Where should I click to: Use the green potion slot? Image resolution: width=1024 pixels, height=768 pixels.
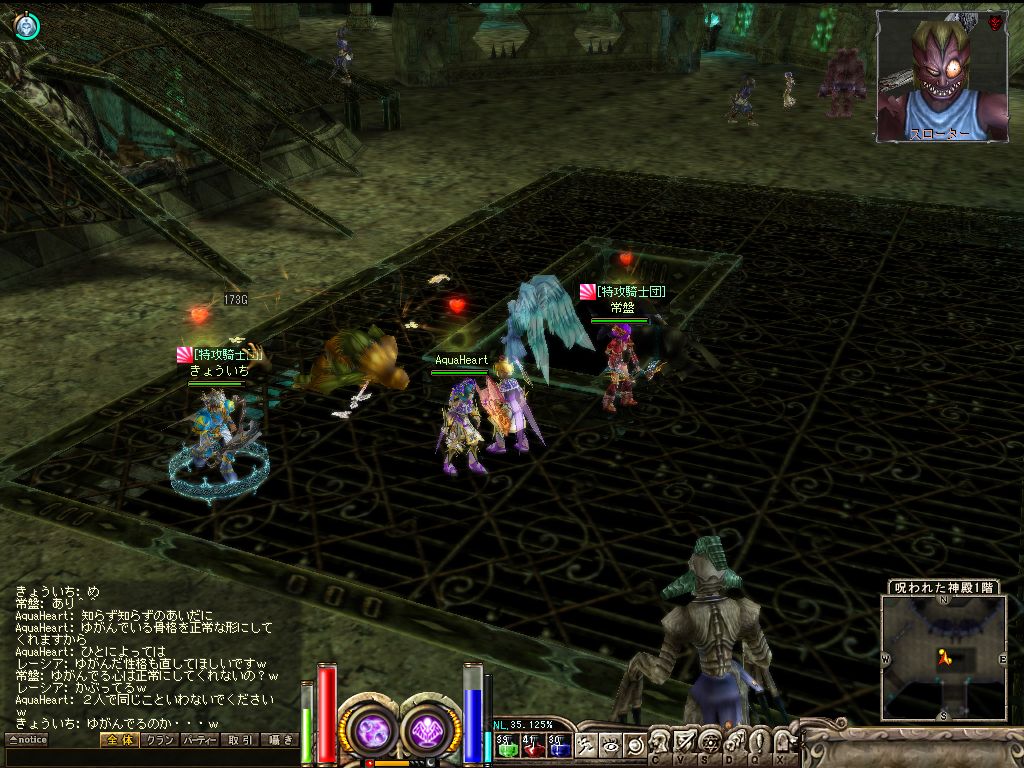click(507, 746)
